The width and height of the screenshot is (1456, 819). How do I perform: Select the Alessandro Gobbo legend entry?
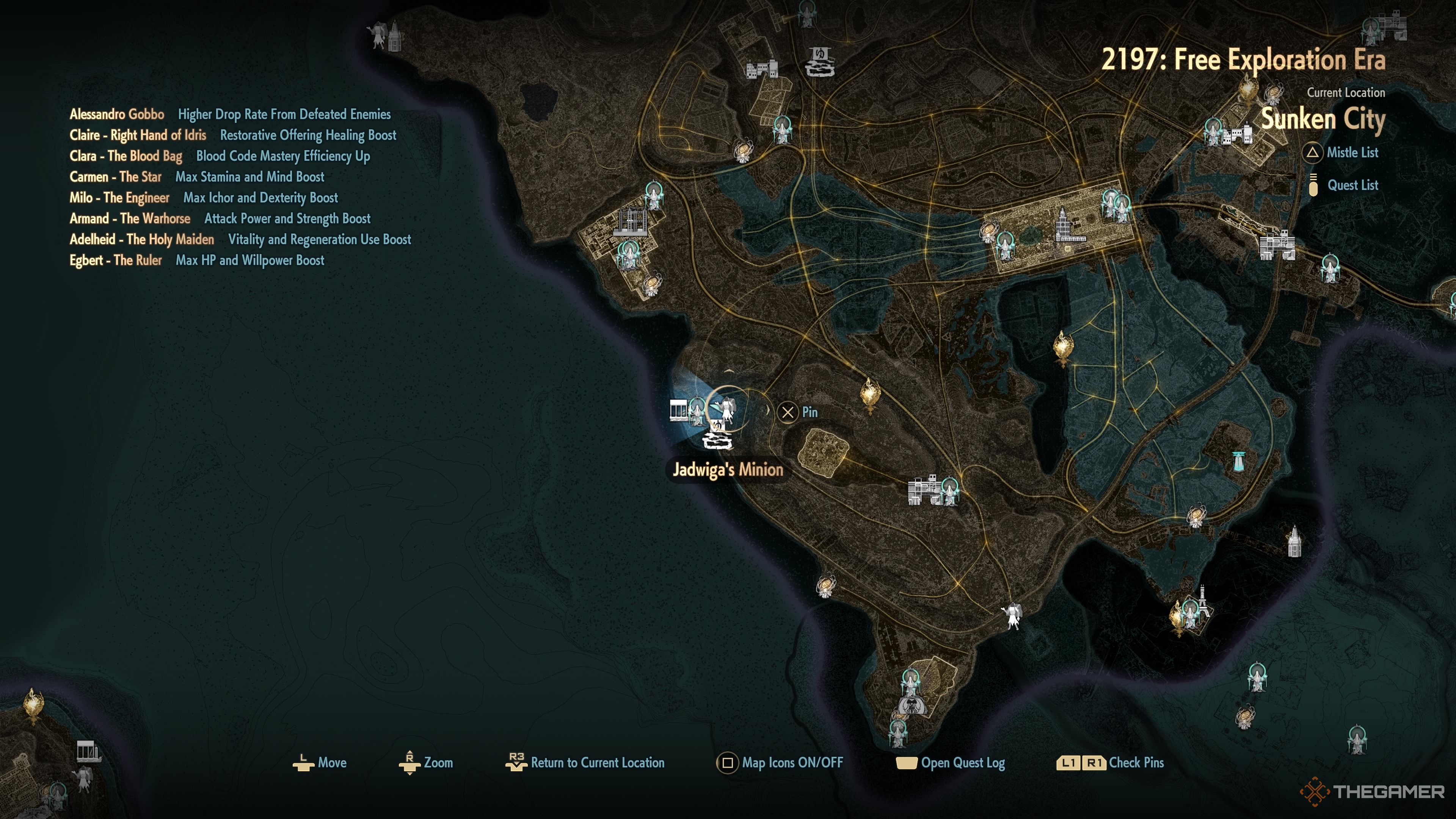117,114
